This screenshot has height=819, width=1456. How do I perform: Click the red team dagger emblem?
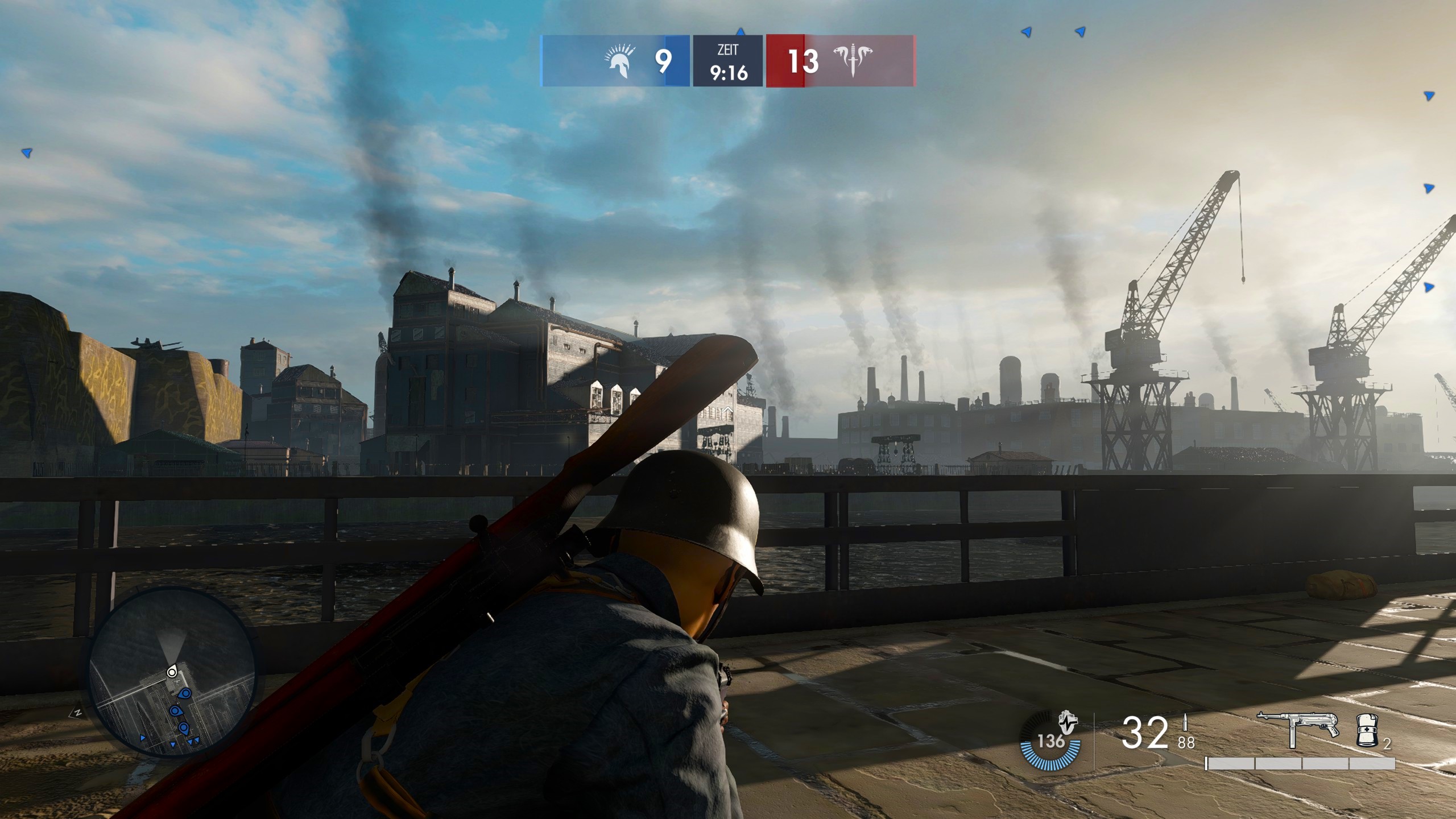tap(853, 61)
